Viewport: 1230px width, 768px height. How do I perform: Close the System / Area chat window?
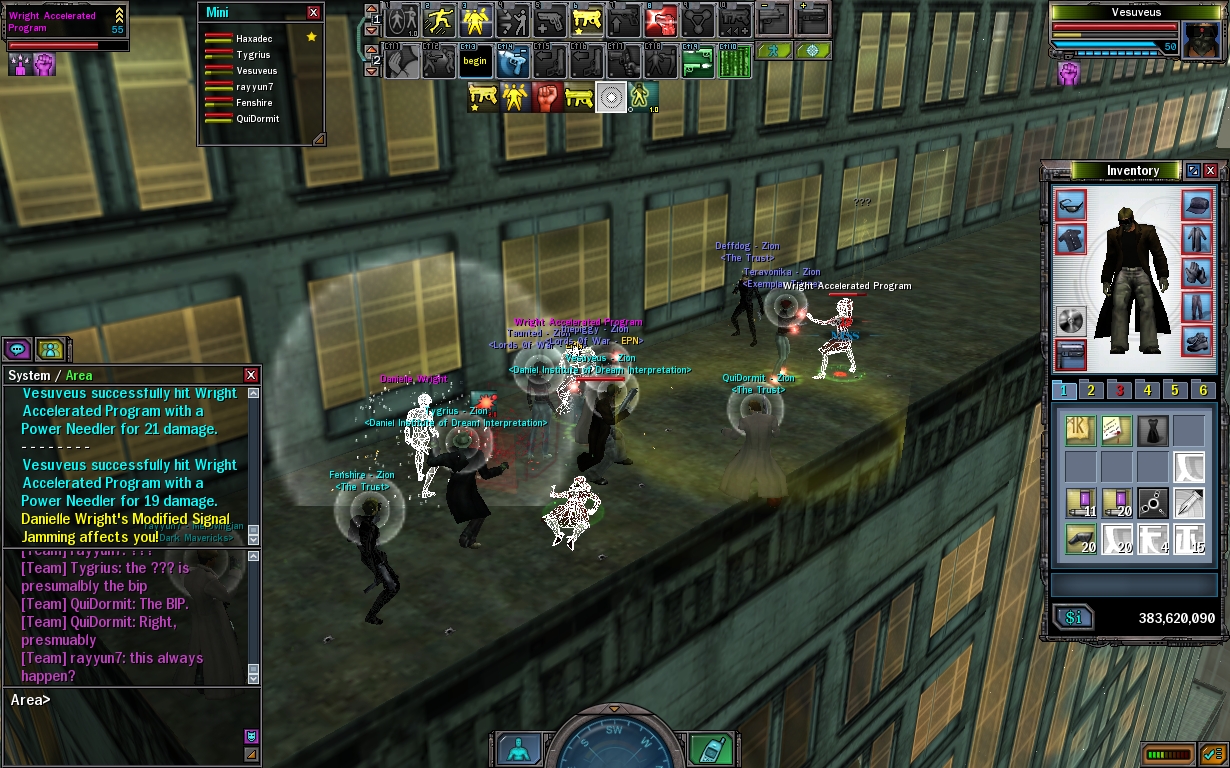point(251,375)
